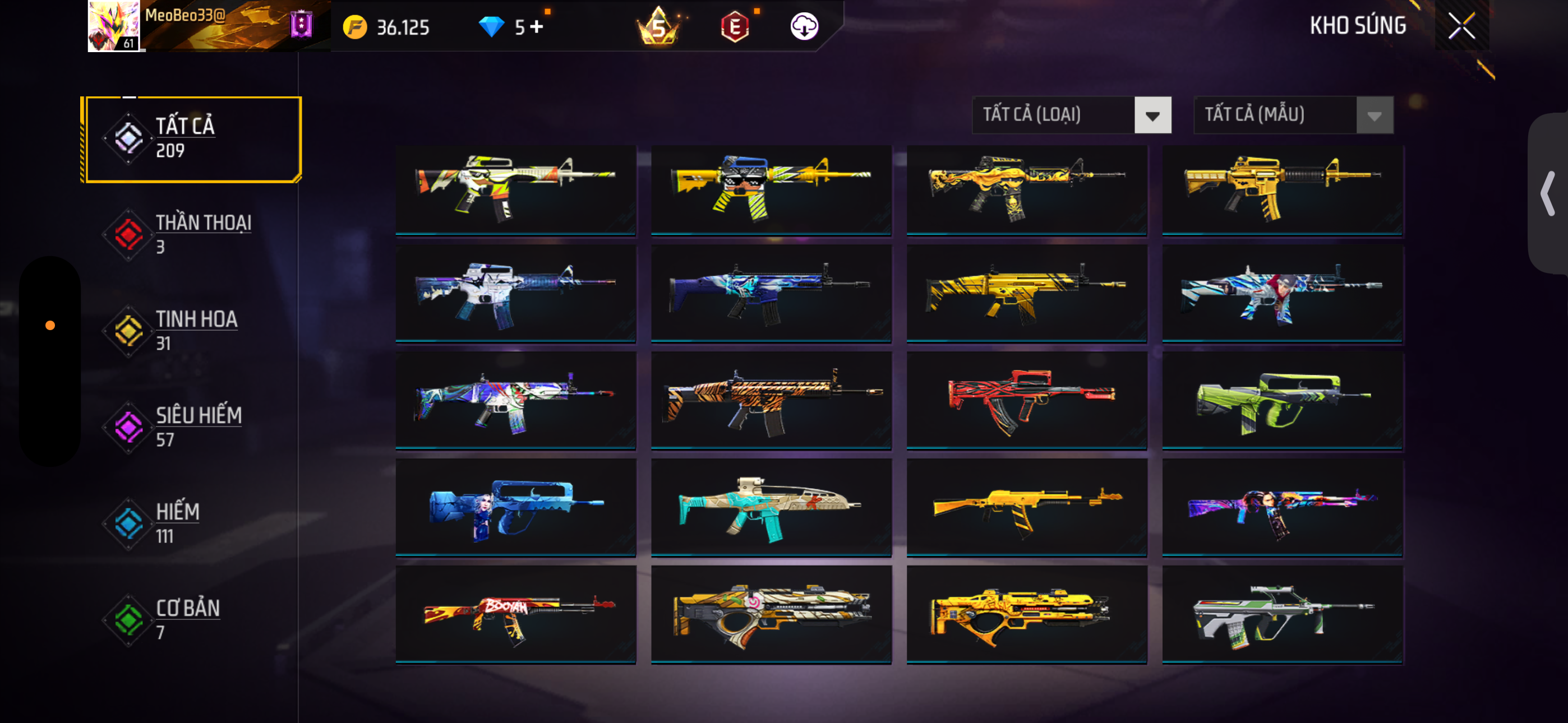The image size is (1568, 723).
Task: Add diamonds with the plus button
Action: point(536,27)
